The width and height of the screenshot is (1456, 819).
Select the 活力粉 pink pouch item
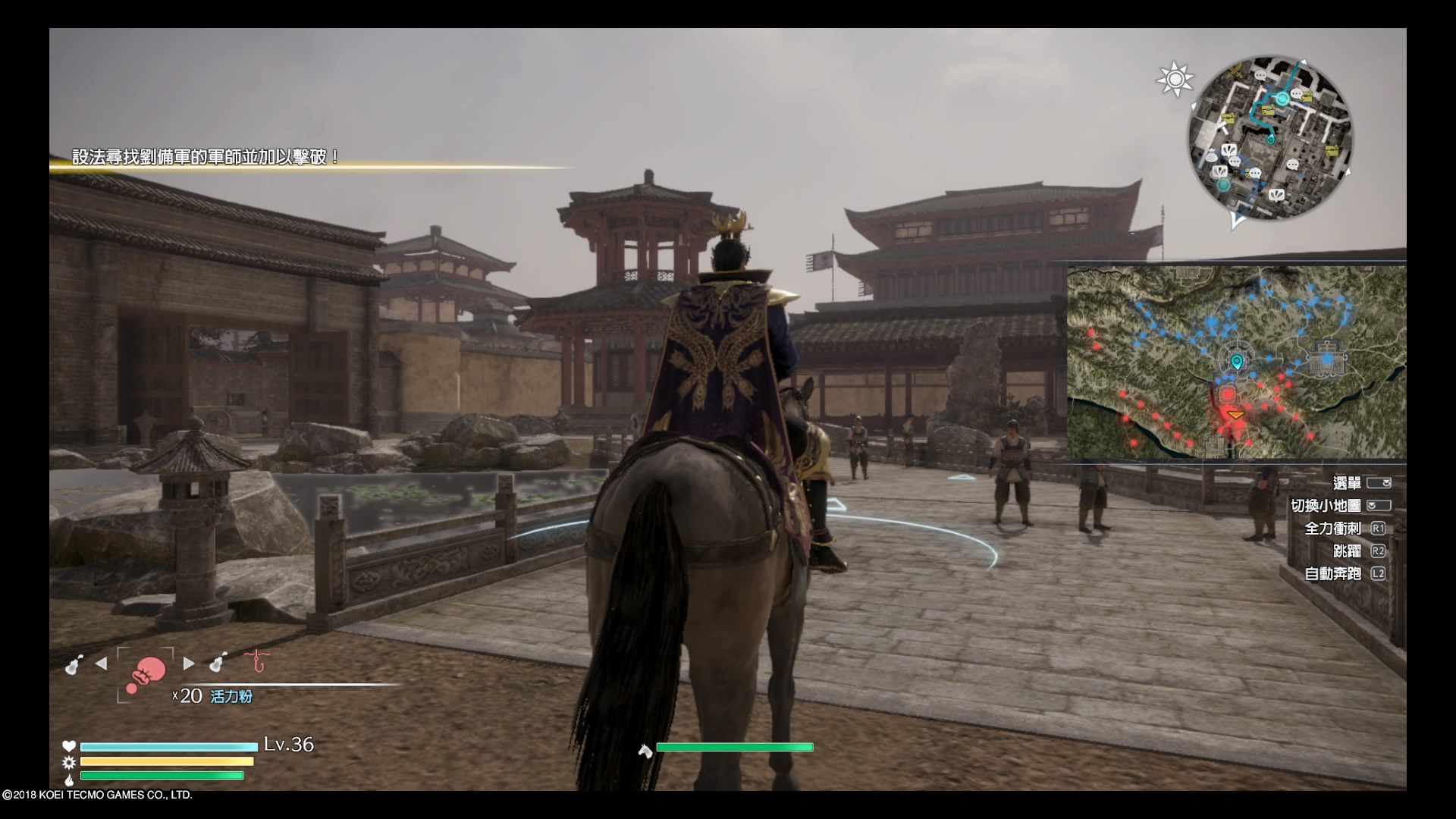tap(146, 673)
